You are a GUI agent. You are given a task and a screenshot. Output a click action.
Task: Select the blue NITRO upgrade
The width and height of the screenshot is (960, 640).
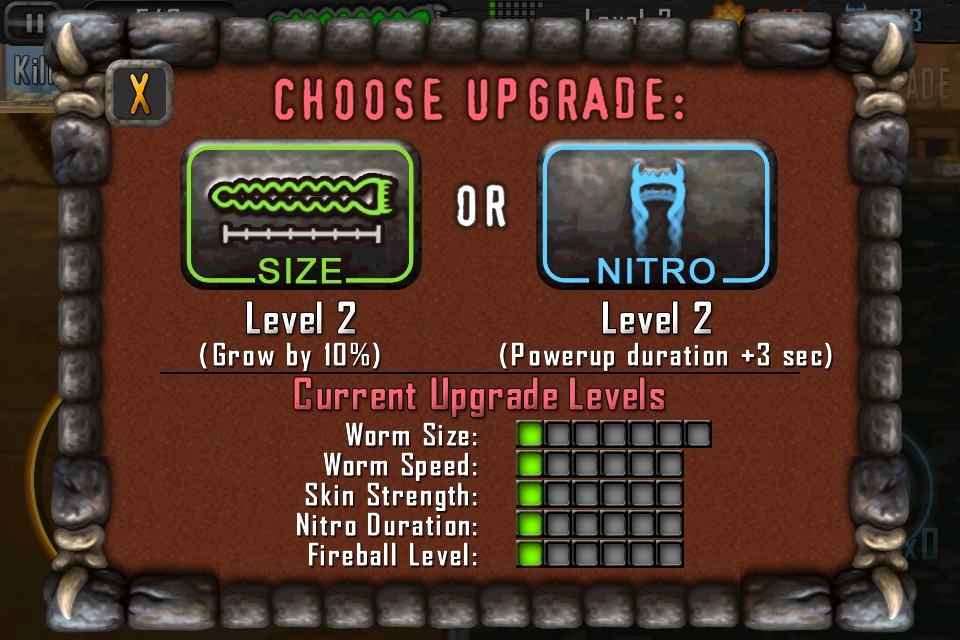[656, 214]
